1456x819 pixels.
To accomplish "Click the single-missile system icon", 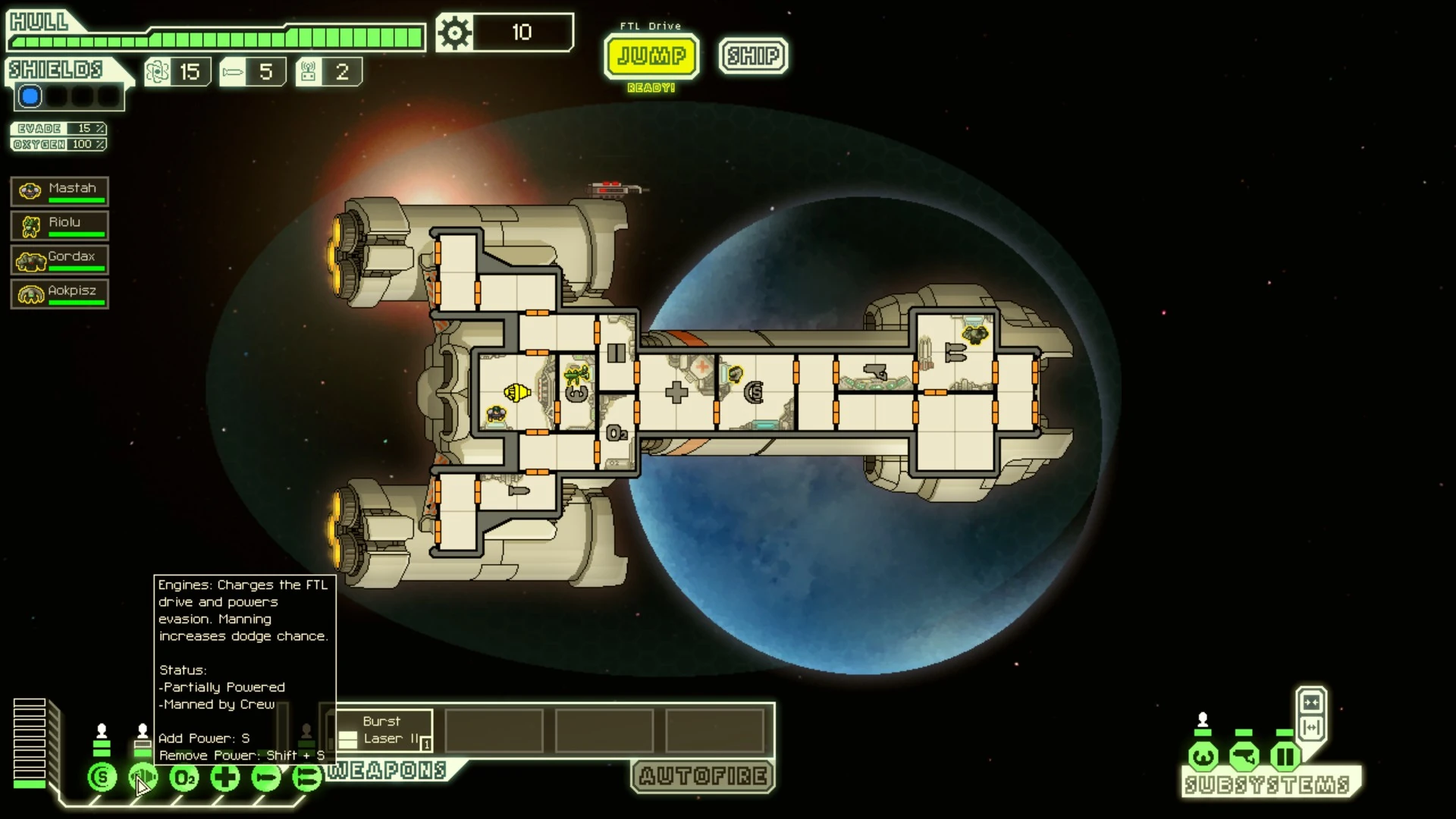I will (x=266, y=777).
